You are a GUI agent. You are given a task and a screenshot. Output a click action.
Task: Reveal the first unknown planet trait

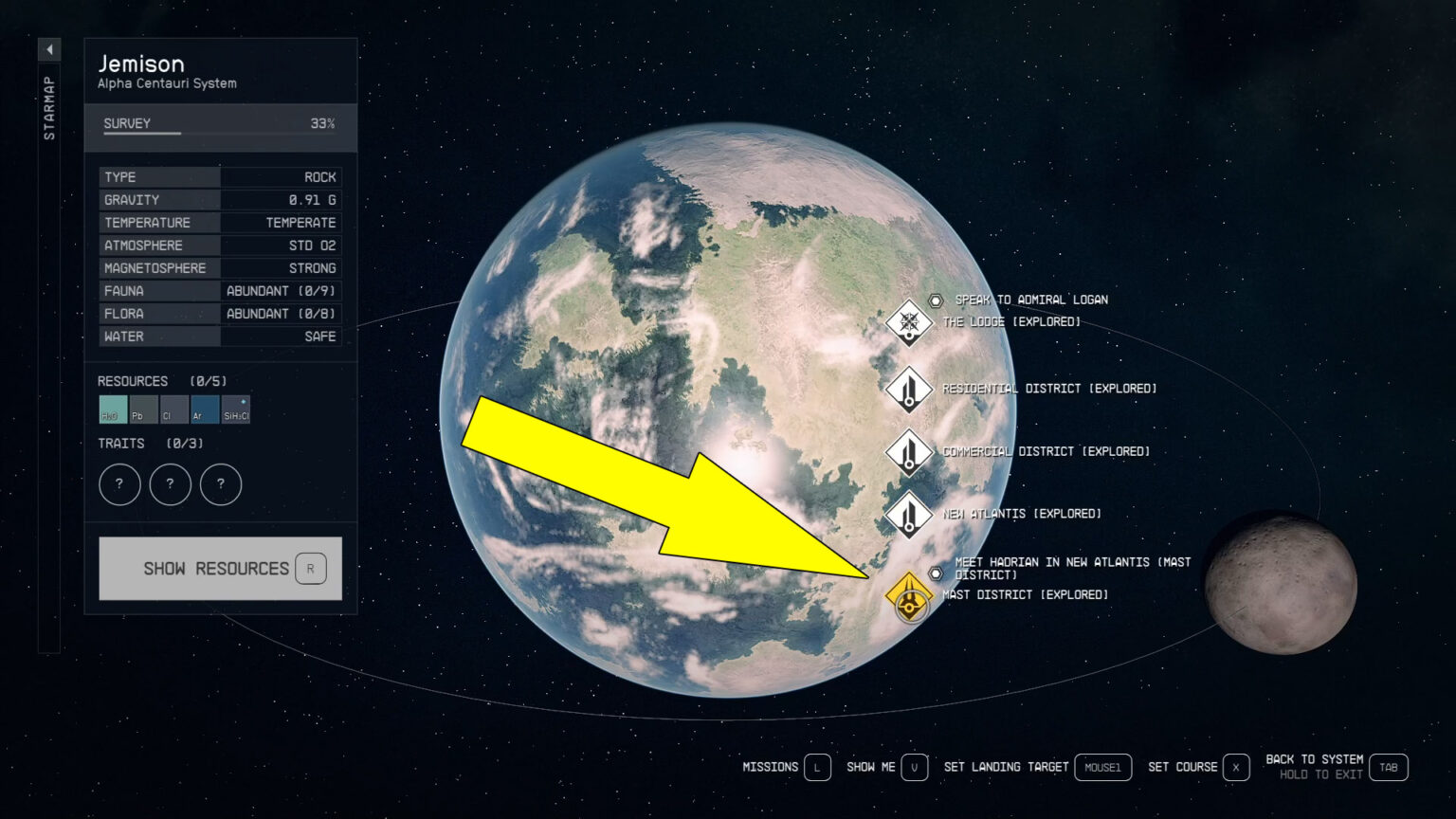coord(119,484)
